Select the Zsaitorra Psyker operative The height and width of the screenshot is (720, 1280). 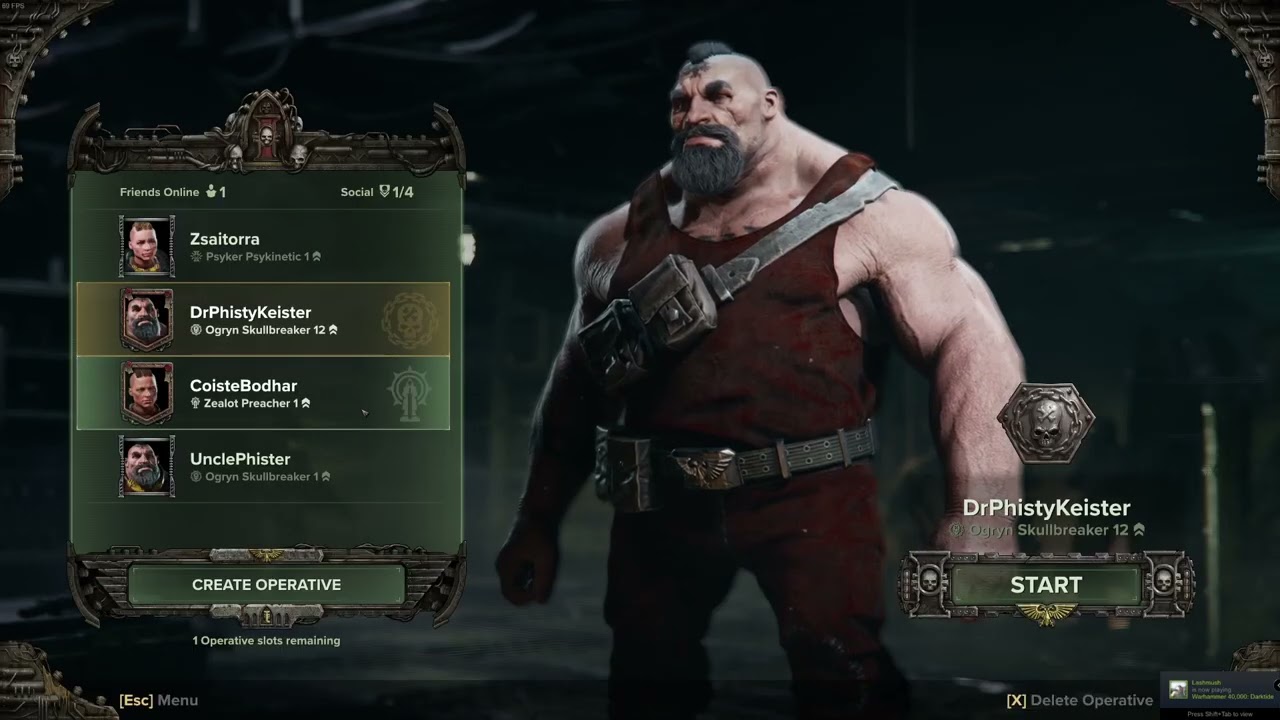click(x=263, y=247)
